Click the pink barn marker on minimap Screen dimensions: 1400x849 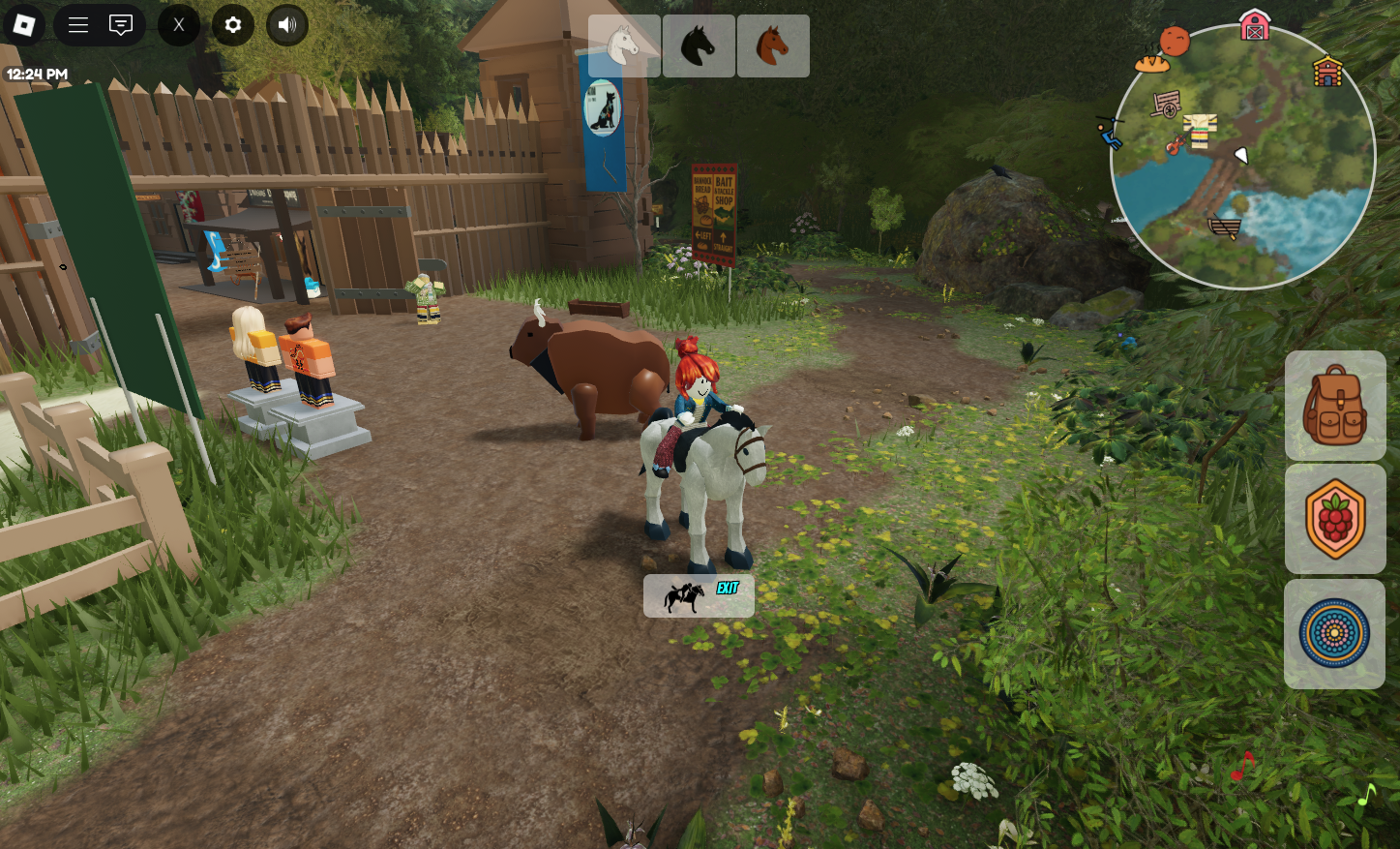1255,25
